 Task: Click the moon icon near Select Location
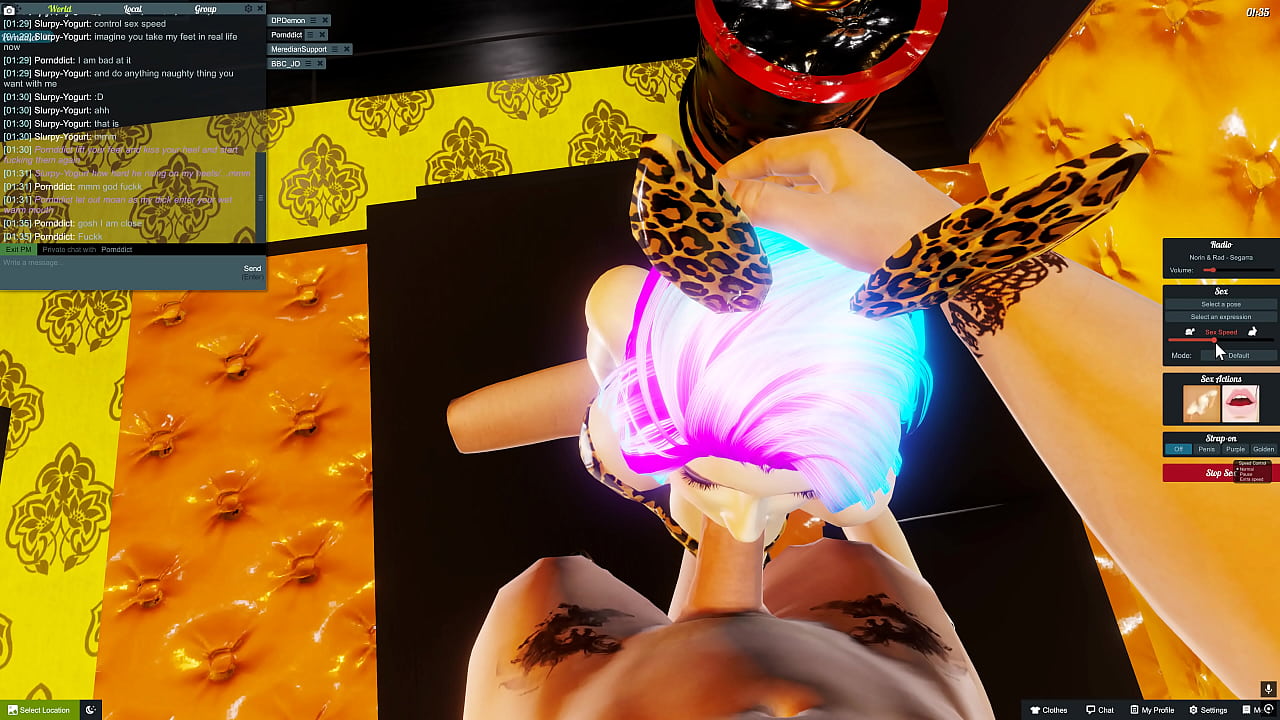[x=89, y=709]
